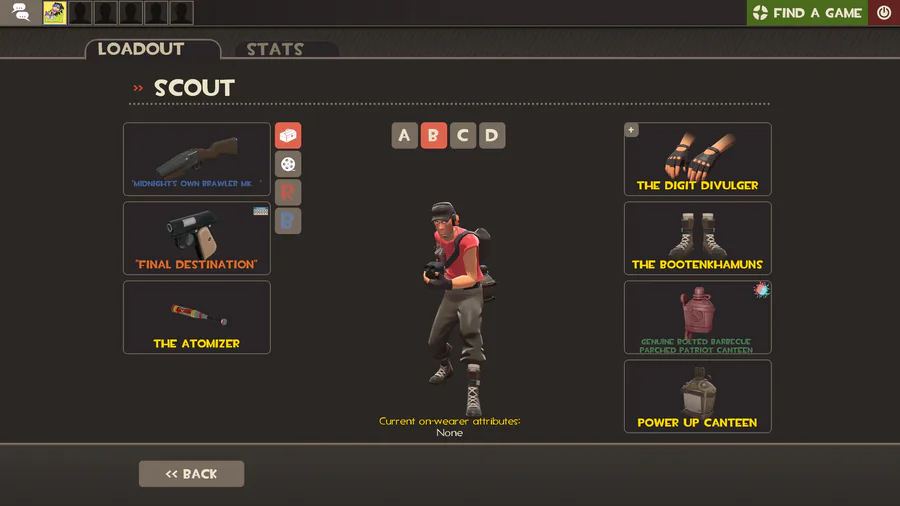This screenshot has width=900, height=506.
Task: Activate loadout preset D
Action: coord(491,136)
